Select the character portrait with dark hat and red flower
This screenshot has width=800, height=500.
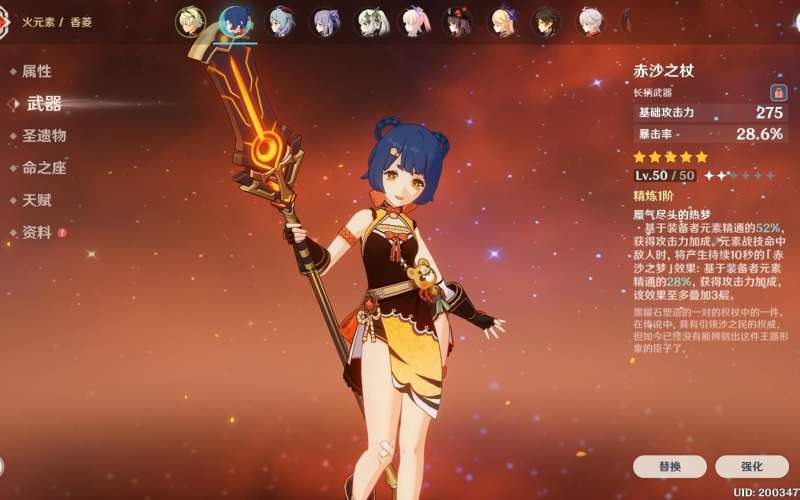458,21
